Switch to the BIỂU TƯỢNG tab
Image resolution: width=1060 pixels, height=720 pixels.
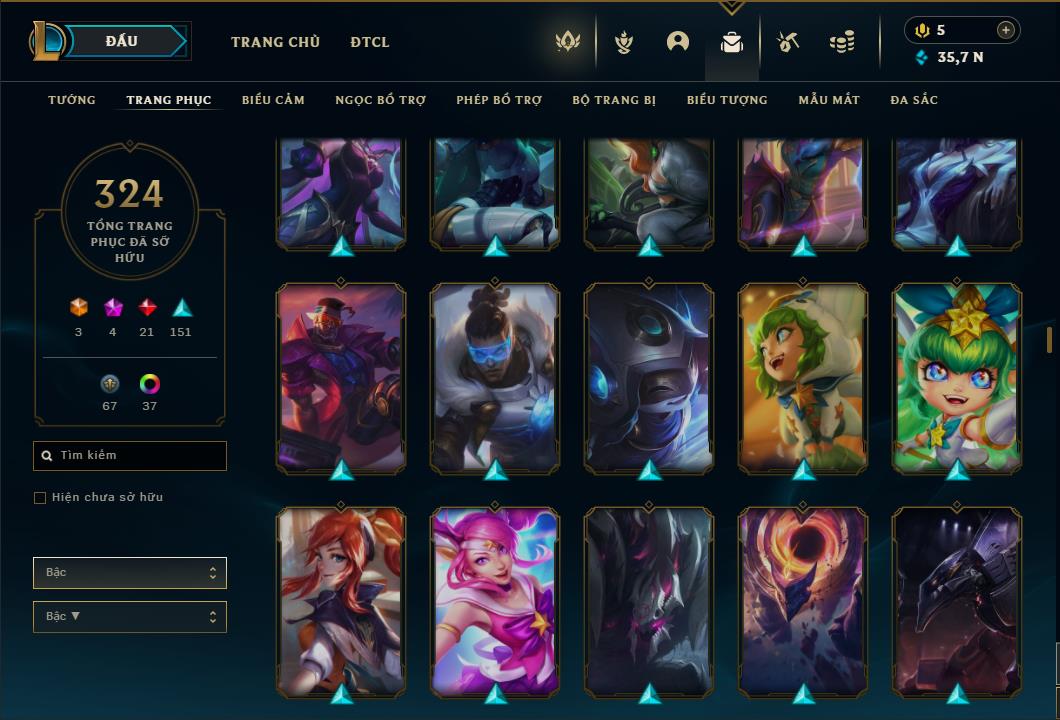(x=727, y=100)
